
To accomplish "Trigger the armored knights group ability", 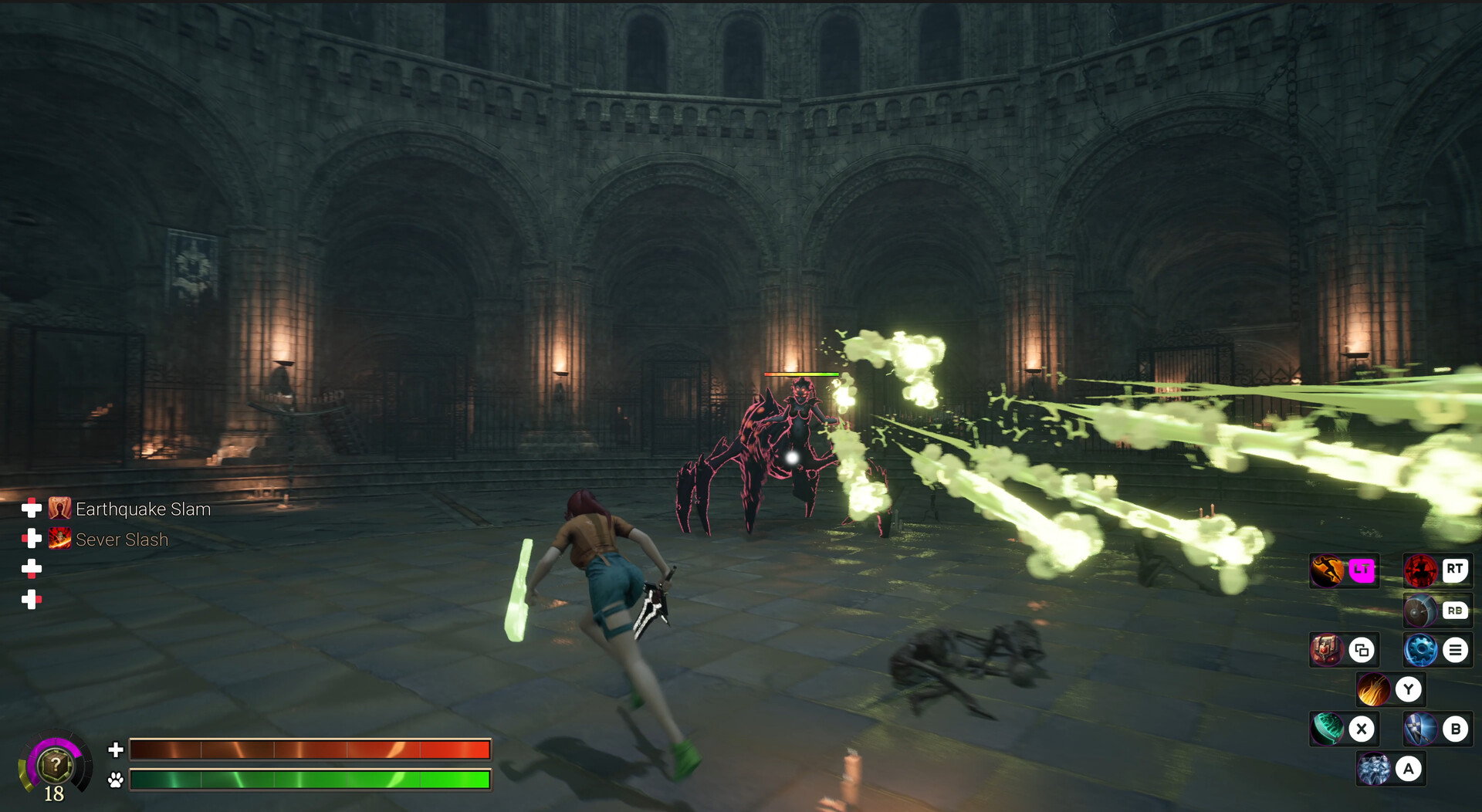I will tap(1373, 769).
